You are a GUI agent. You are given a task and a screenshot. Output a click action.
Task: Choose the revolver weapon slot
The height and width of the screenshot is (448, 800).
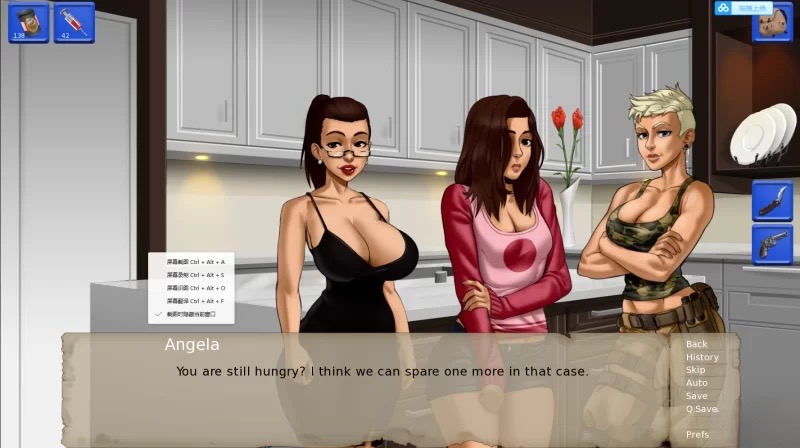pyautogui.click(x=772, y=245)
